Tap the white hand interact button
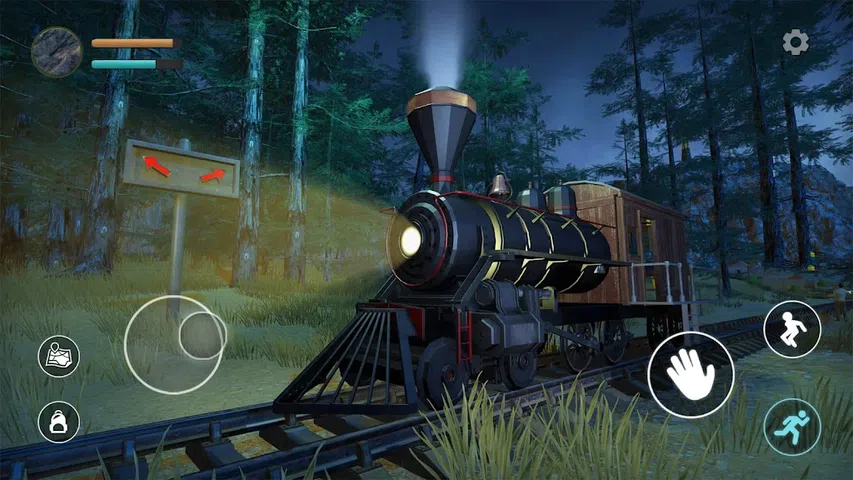Viewport: 853px width, 480px height. (x=690, y=374)
